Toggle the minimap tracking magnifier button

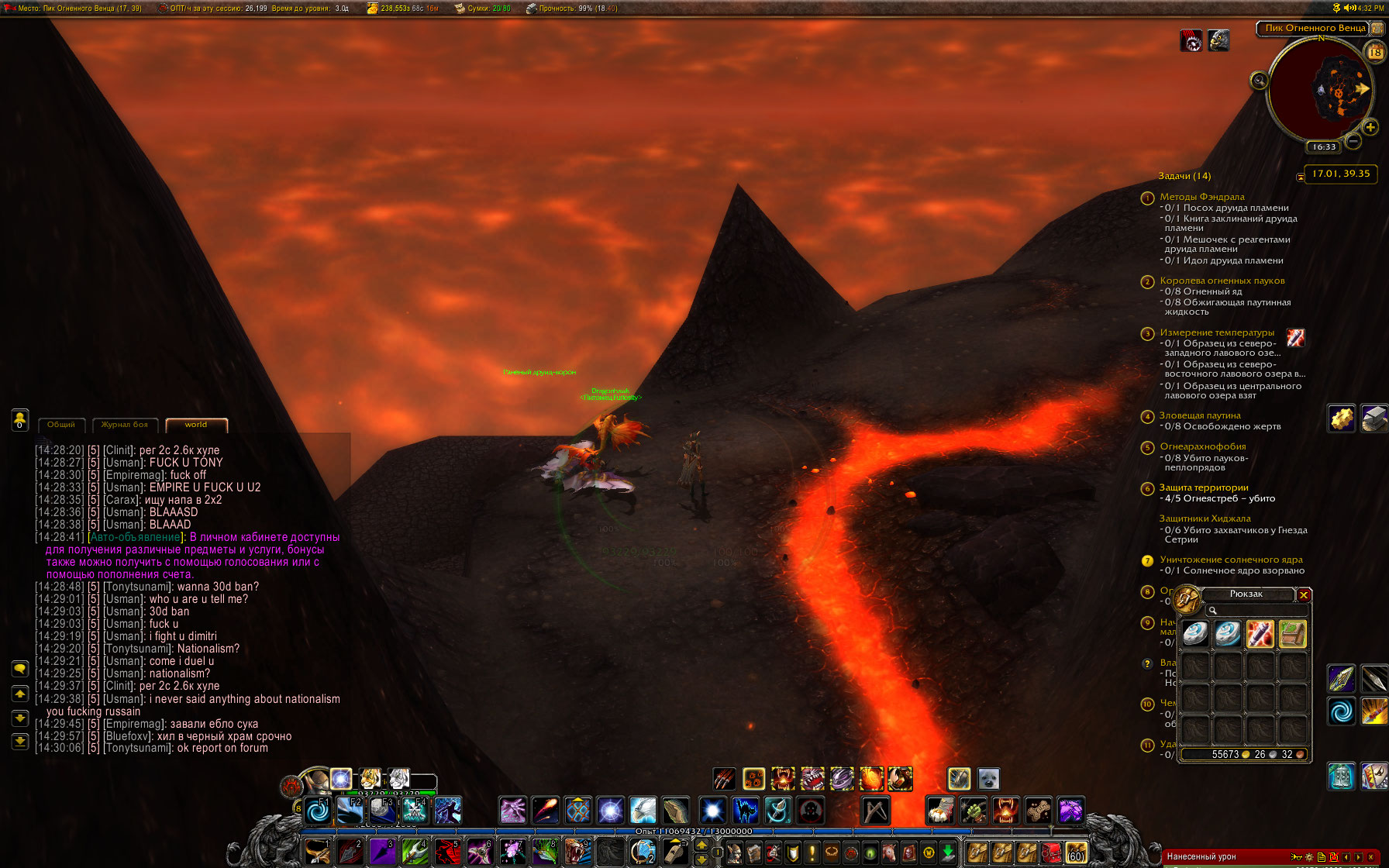pos(1259,81)
